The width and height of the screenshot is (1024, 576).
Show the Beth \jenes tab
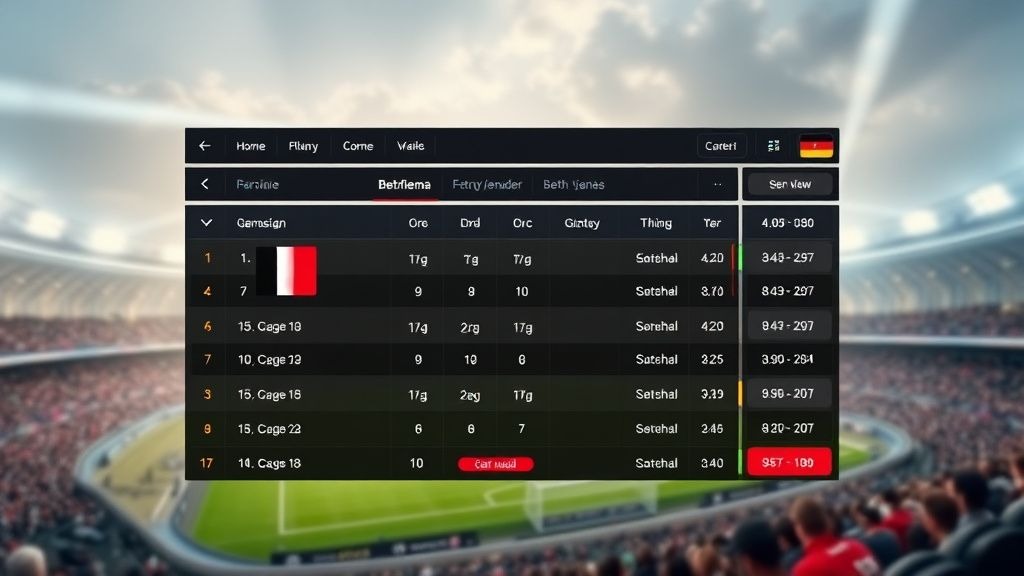click(573, 184)
